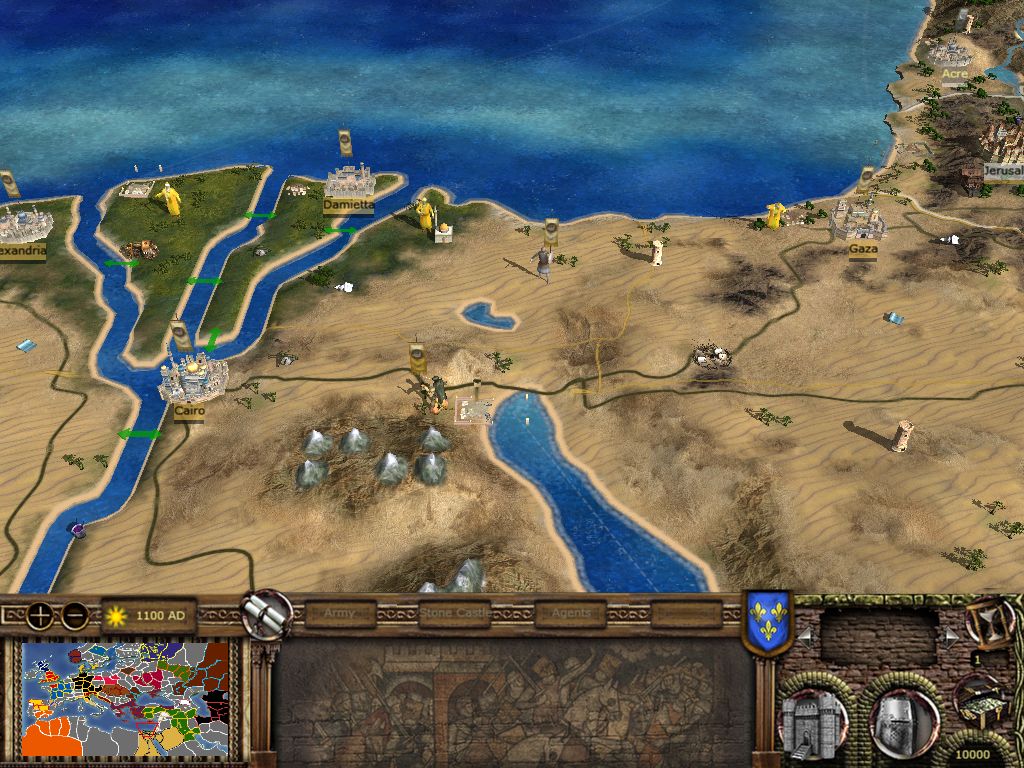This screenshot has width=1024, height=768.
Task: Zoom out the minimap with the minus button
Action: point(73,614)
